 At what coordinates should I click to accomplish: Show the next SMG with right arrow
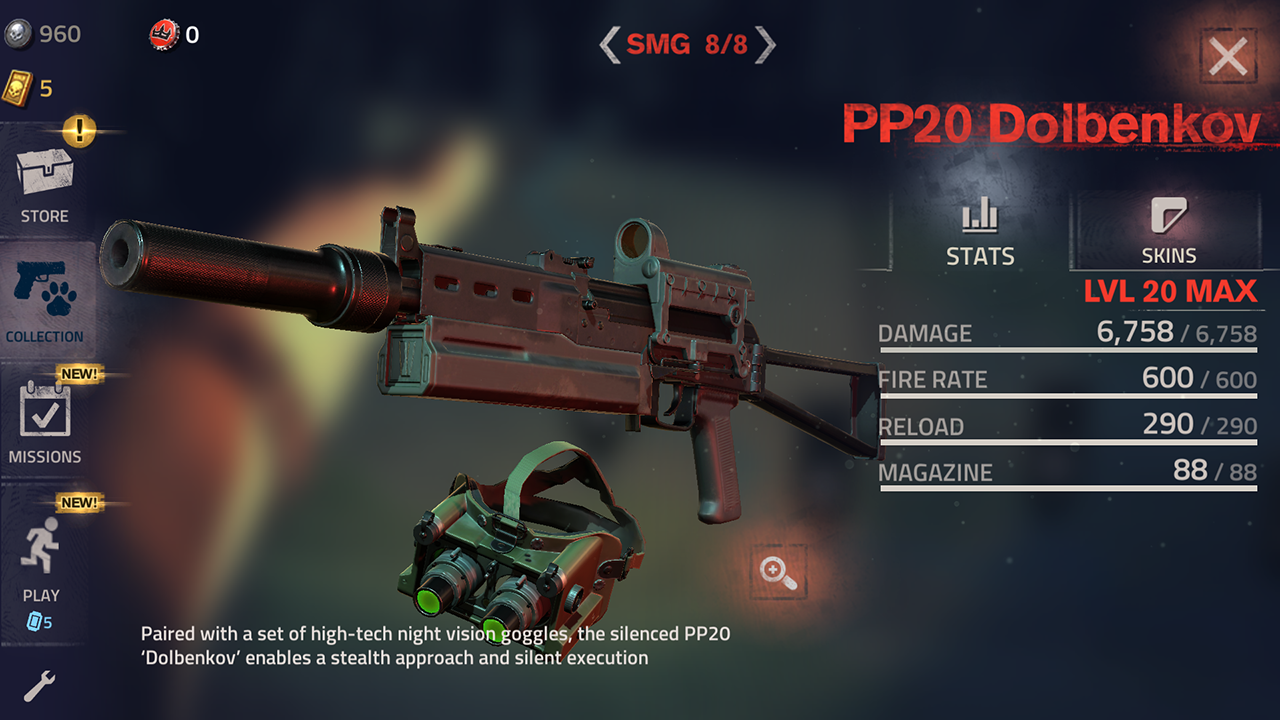pos(765,44)
